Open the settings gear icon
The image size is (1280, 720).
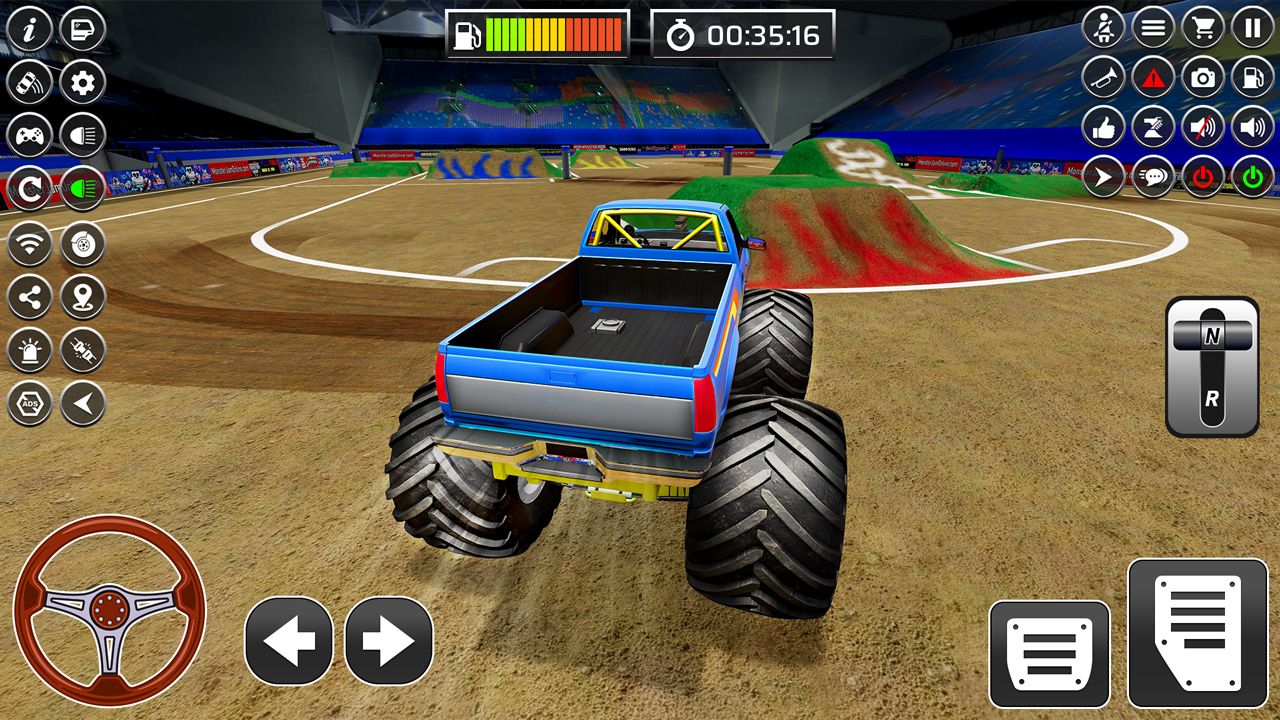point(82,82)
